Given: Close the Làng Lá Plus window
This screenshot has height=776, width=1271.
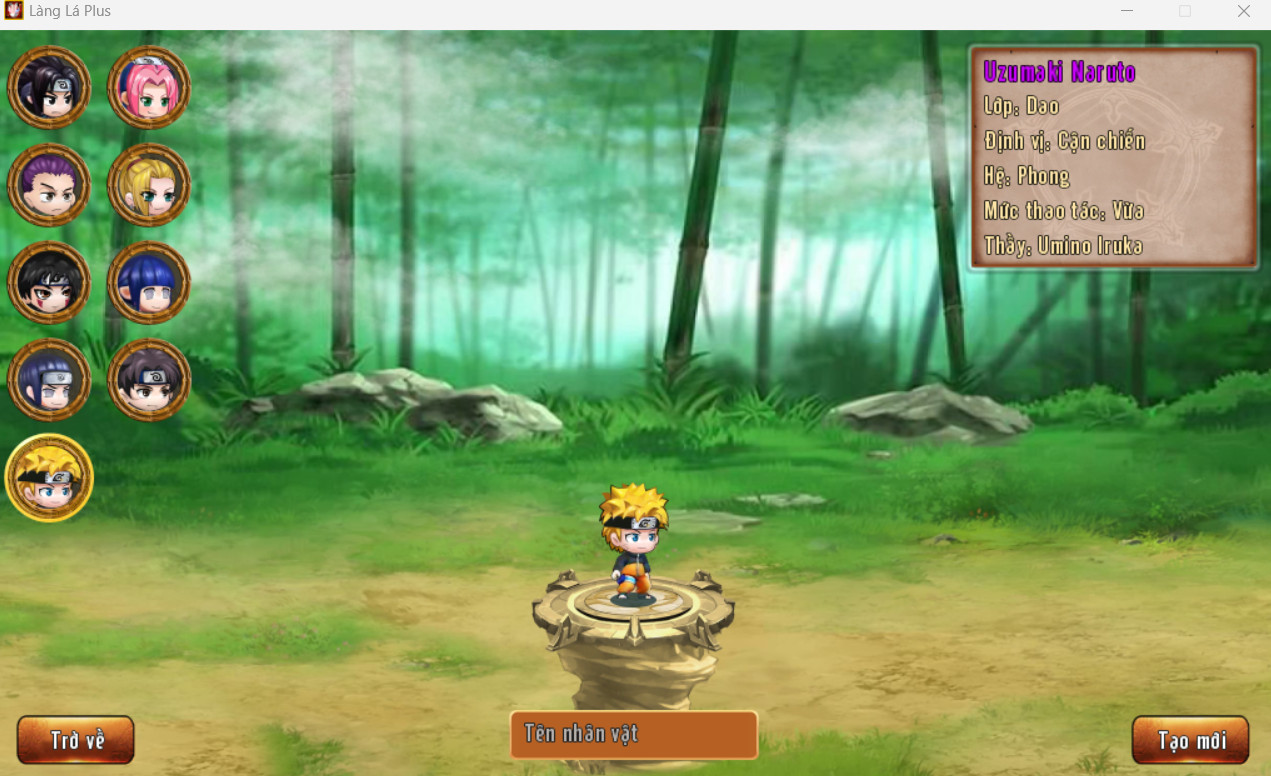Looking at the screenshot, I should [1243, 11].
